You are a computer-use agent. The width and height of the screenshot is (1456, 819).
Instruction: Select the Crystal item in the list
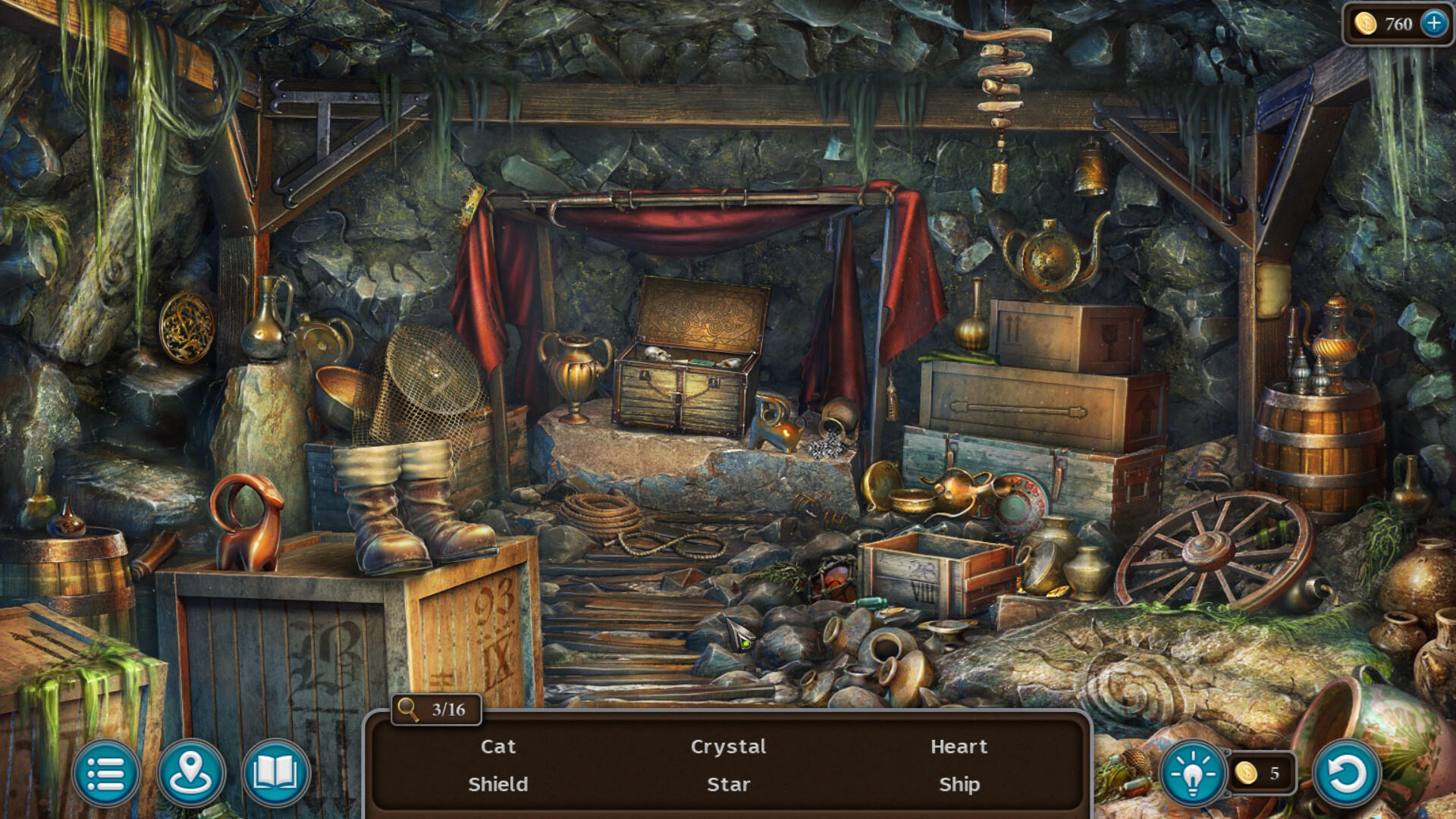728,747
